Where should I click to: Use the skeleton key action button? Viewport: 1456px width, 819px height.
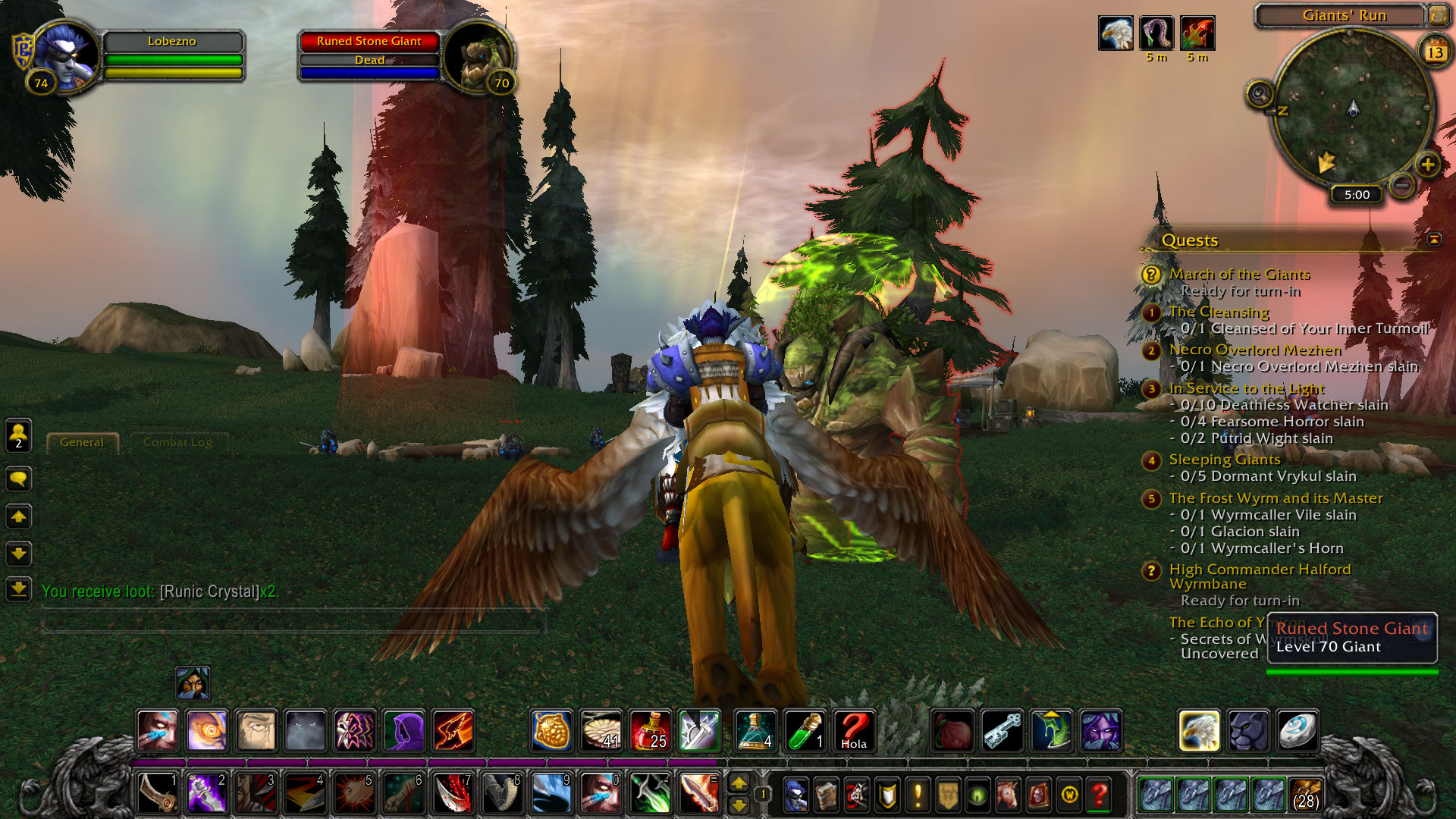(1003, 730)
